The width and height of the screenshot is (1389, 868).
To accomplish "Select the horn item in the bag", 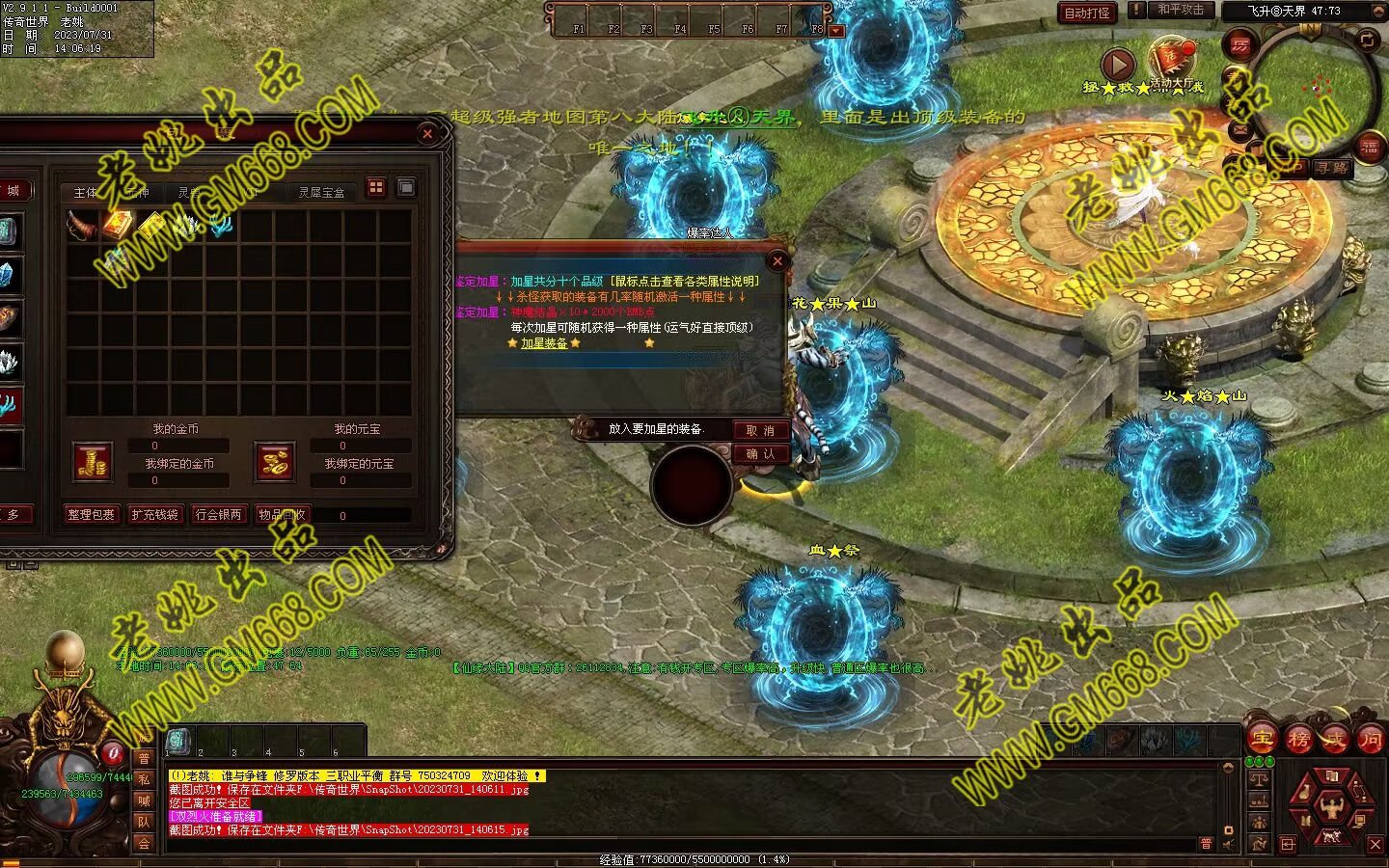I will click(x=83, y=227).
